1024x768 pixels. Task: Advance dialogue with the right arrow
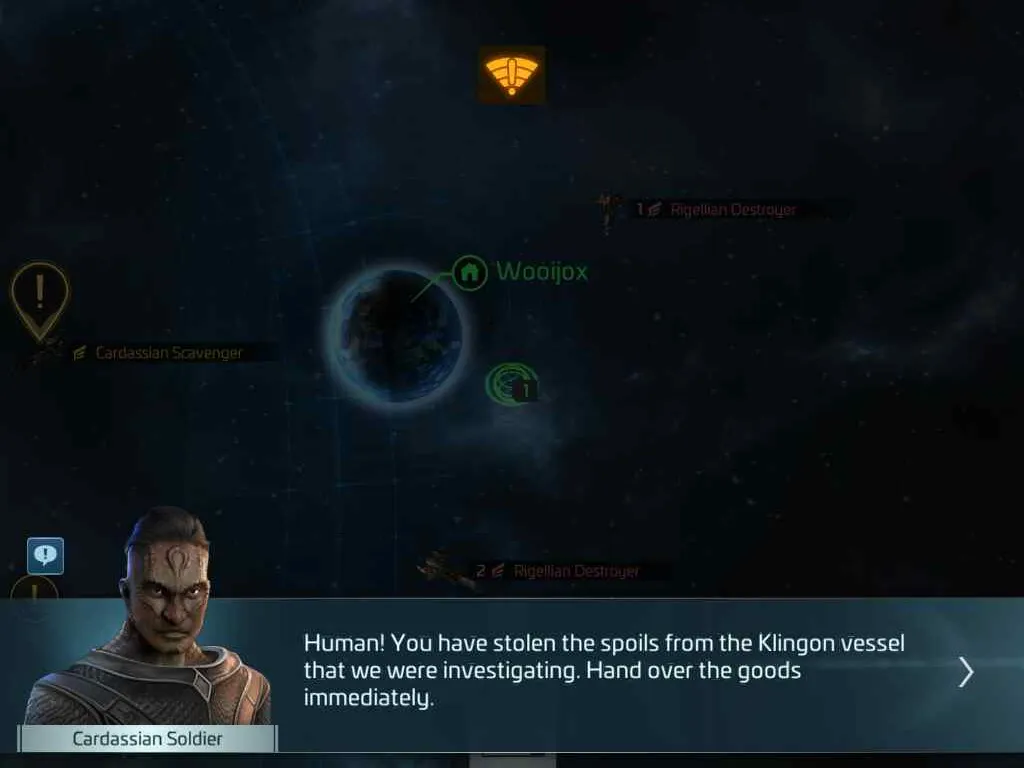click(965, 672)
